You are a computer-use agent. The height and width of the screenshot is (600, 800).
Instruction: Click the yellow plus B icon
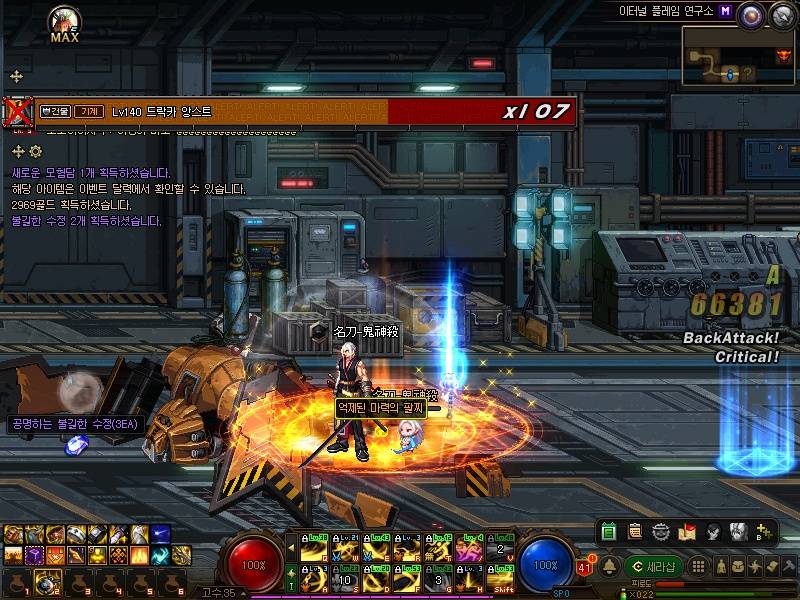pyautogui.click(x=764, y=531)
